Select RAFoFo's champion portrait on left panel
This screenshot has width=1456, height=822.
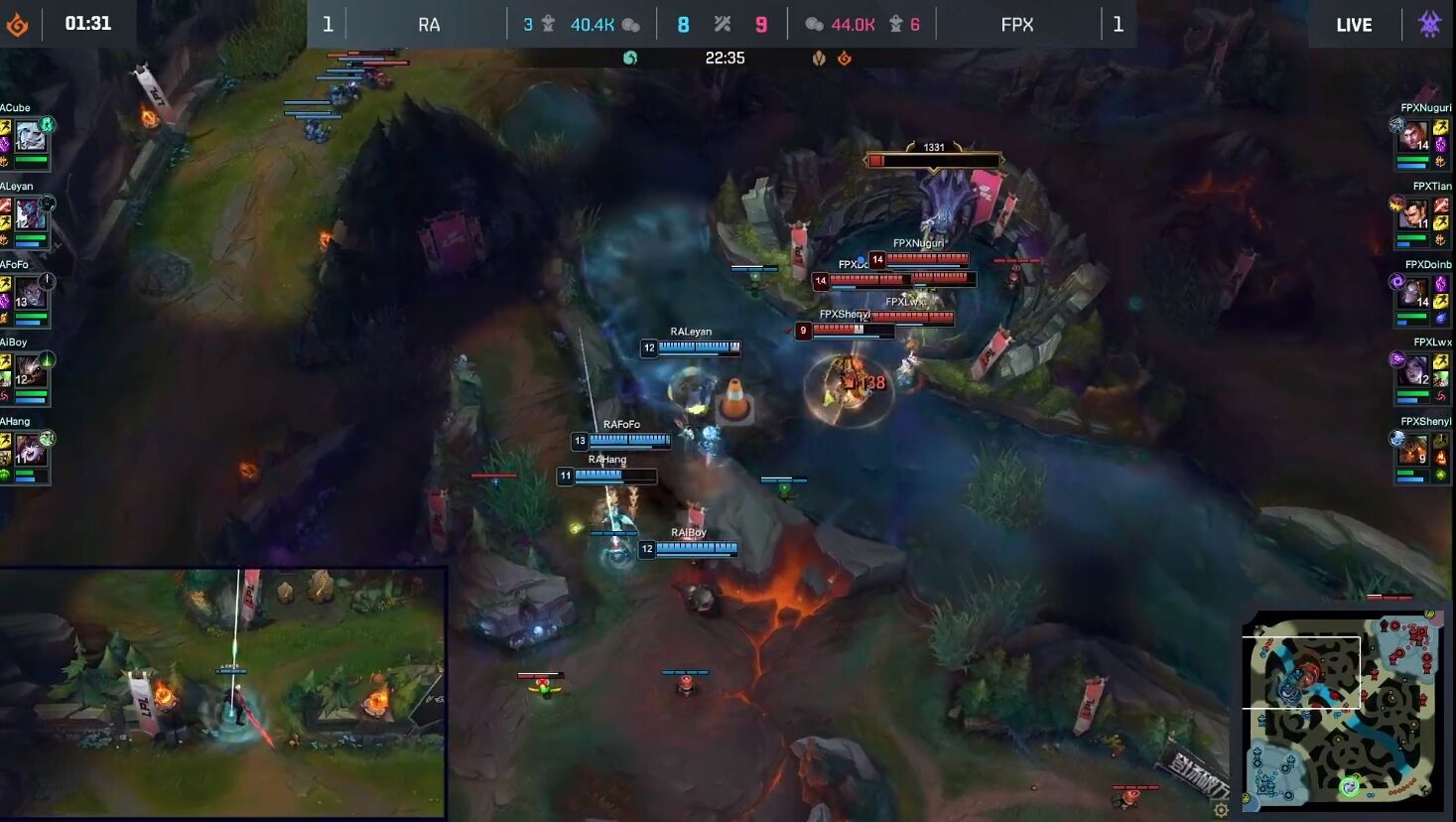30,291
